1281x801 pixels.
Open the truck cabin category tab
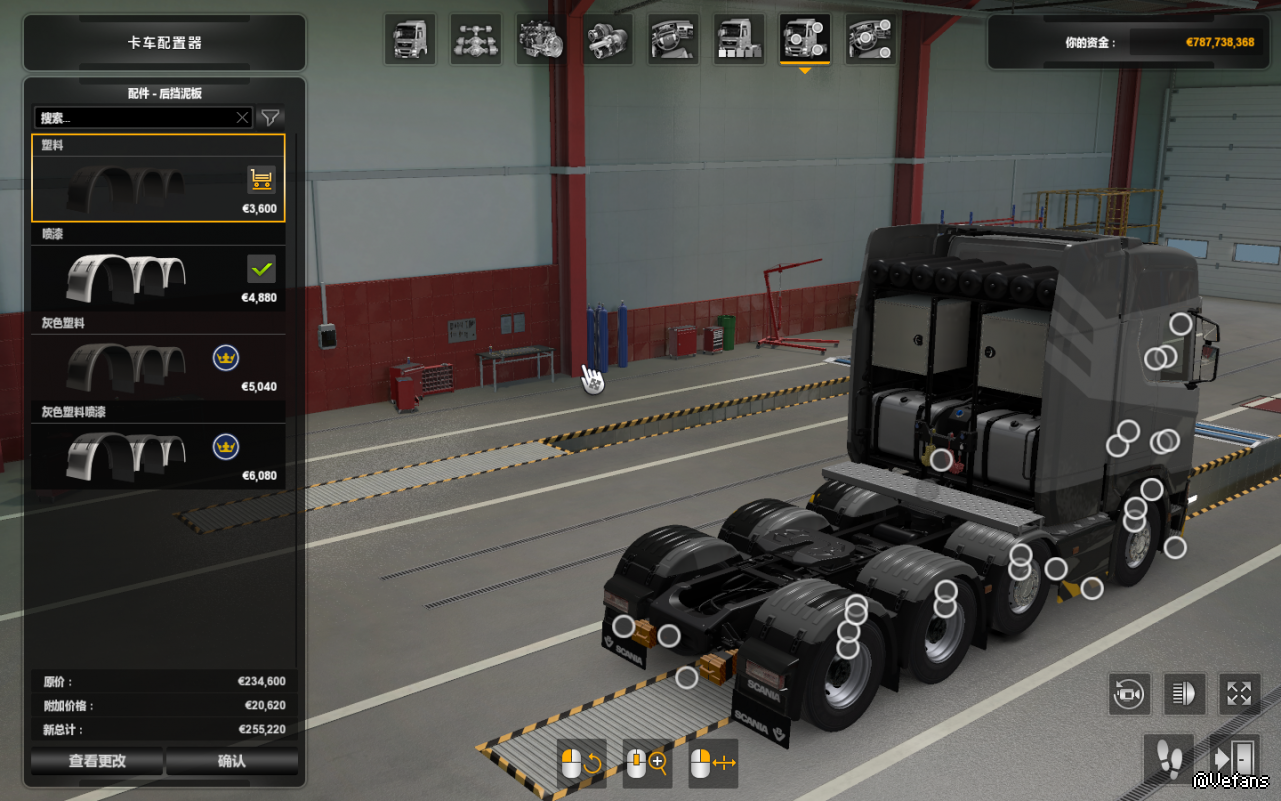coord(410,40)
